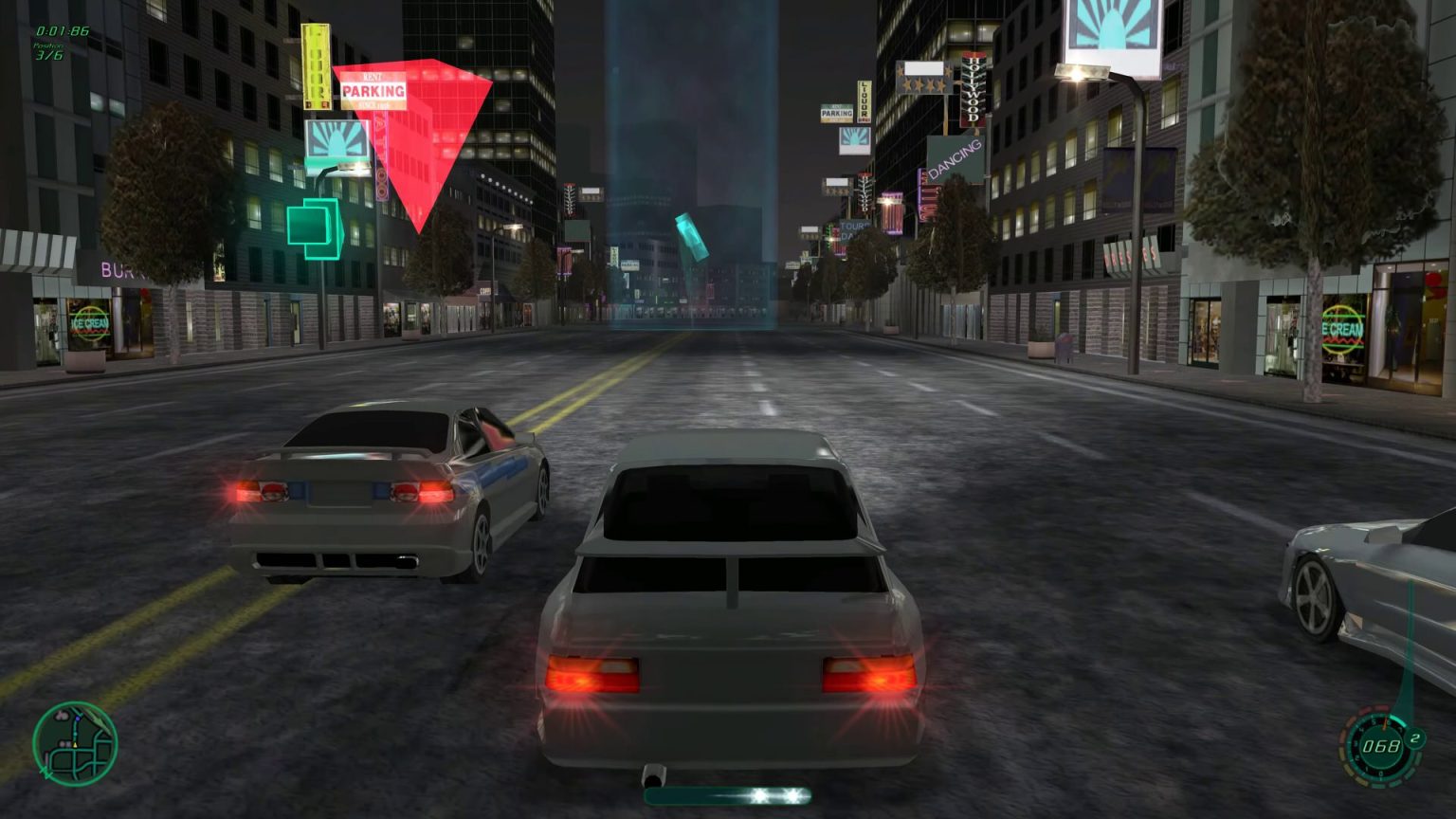Viewport: 1456px width, 819px height.
Task: Select the Position 3/6 indicator
Action: [x=48, y=53]
